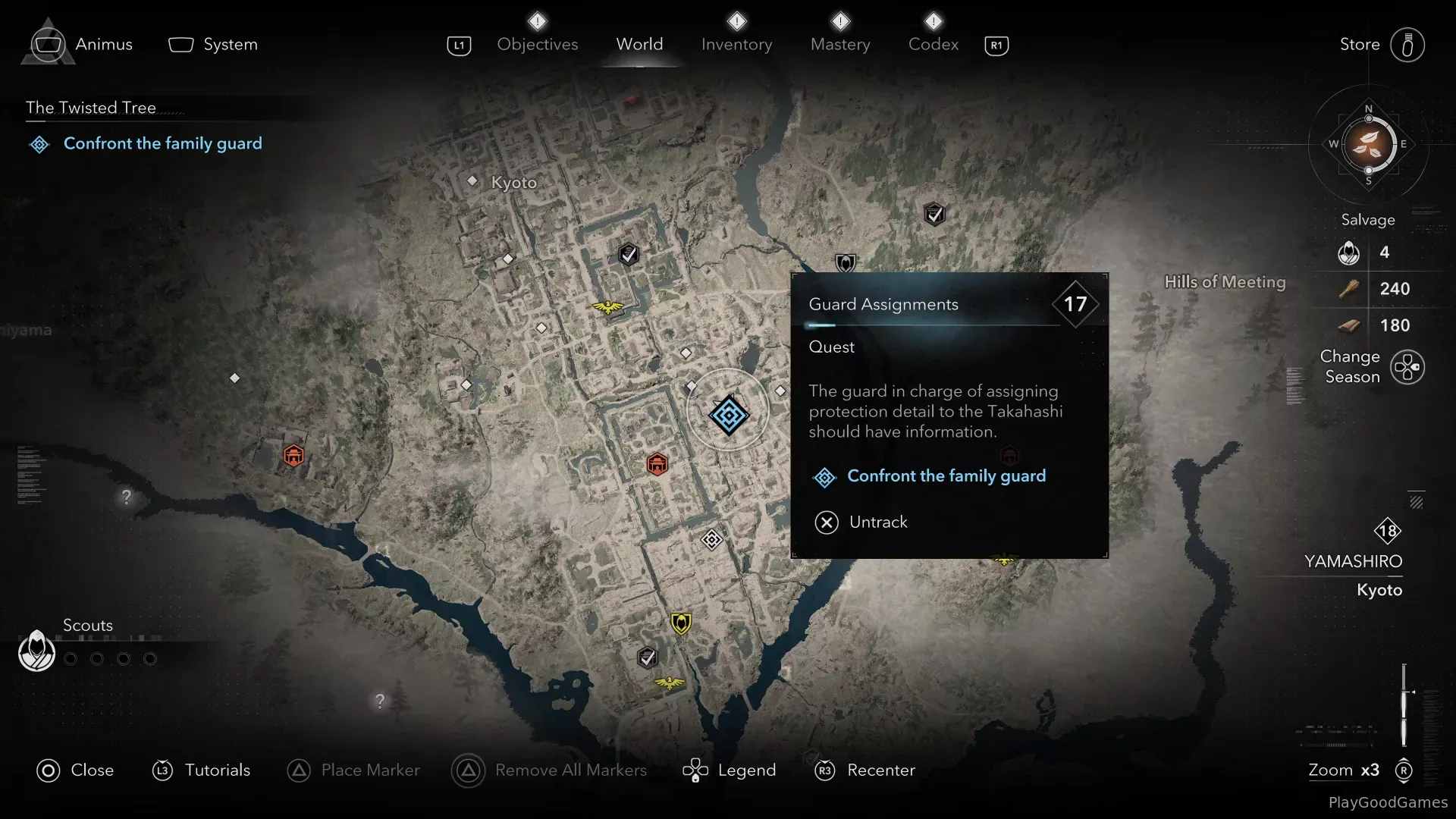Close the world map
1456x819 pixels.
click(75, 770)
